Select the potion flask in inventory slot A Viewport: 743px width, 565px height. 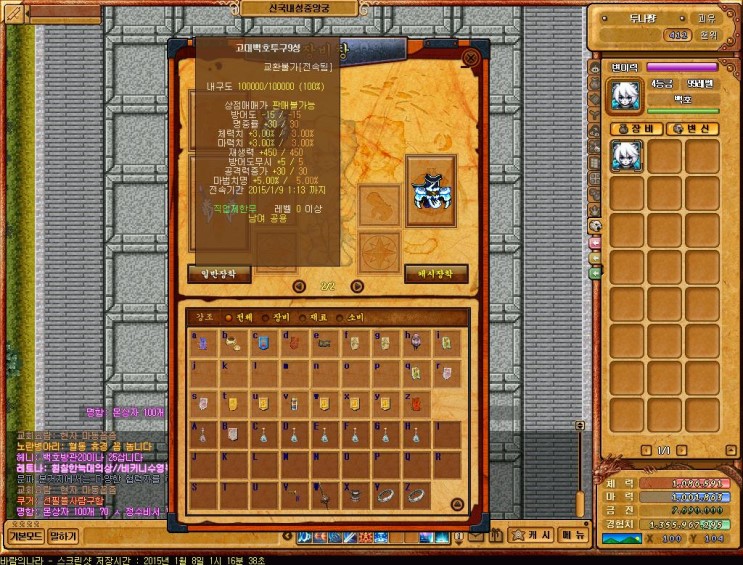(203, 433)
